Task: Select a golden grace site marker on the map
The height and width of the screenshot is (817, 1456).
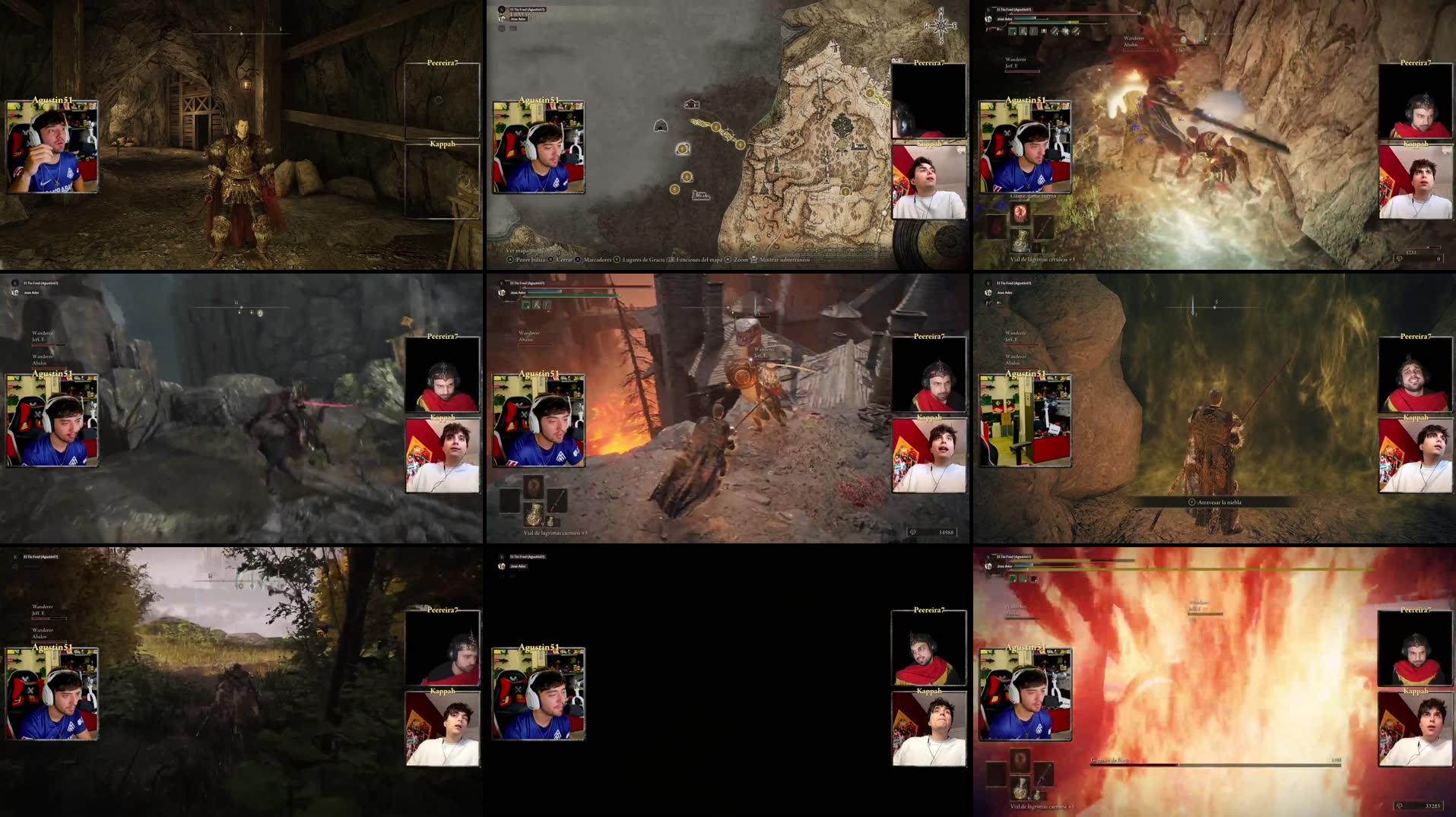Action: (716, 127)
